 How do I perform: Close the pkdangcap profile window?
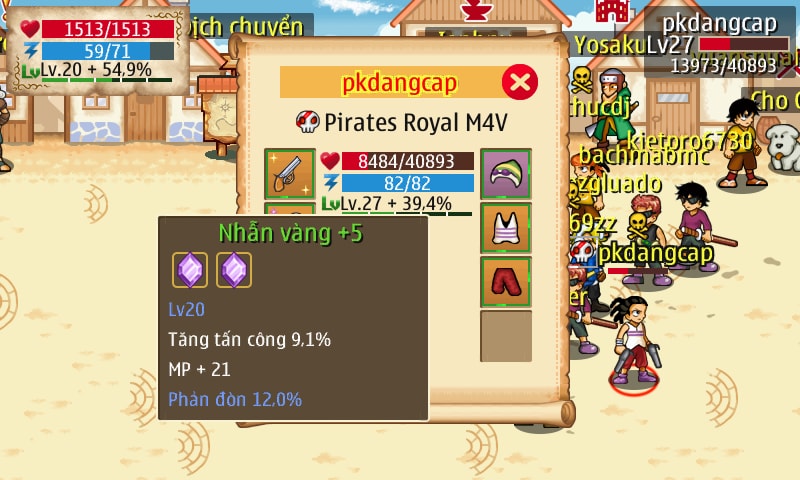519,82
